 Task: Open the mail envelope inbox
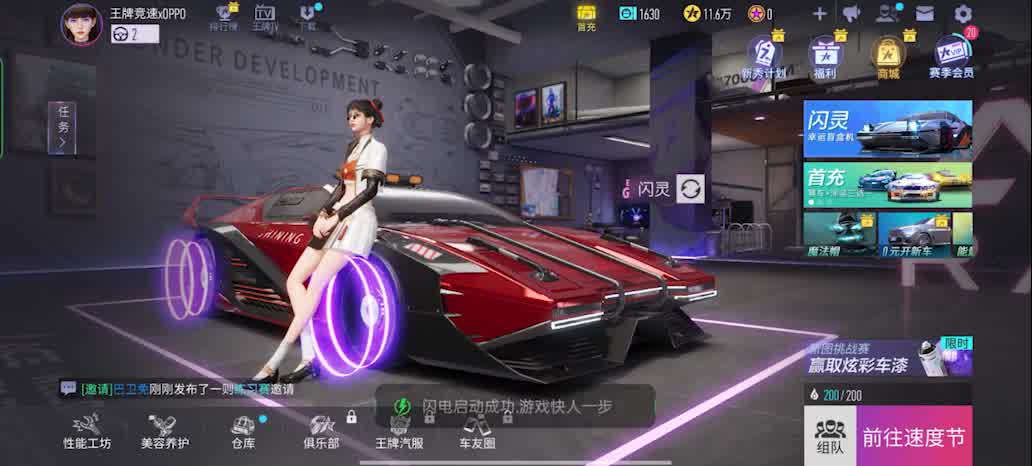tap(924, 14)
